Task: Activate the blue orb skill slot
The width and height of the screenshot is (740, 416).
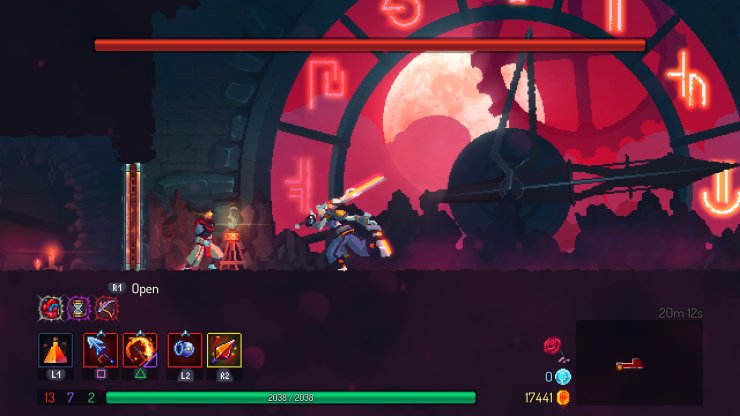Action: point(185,350)
